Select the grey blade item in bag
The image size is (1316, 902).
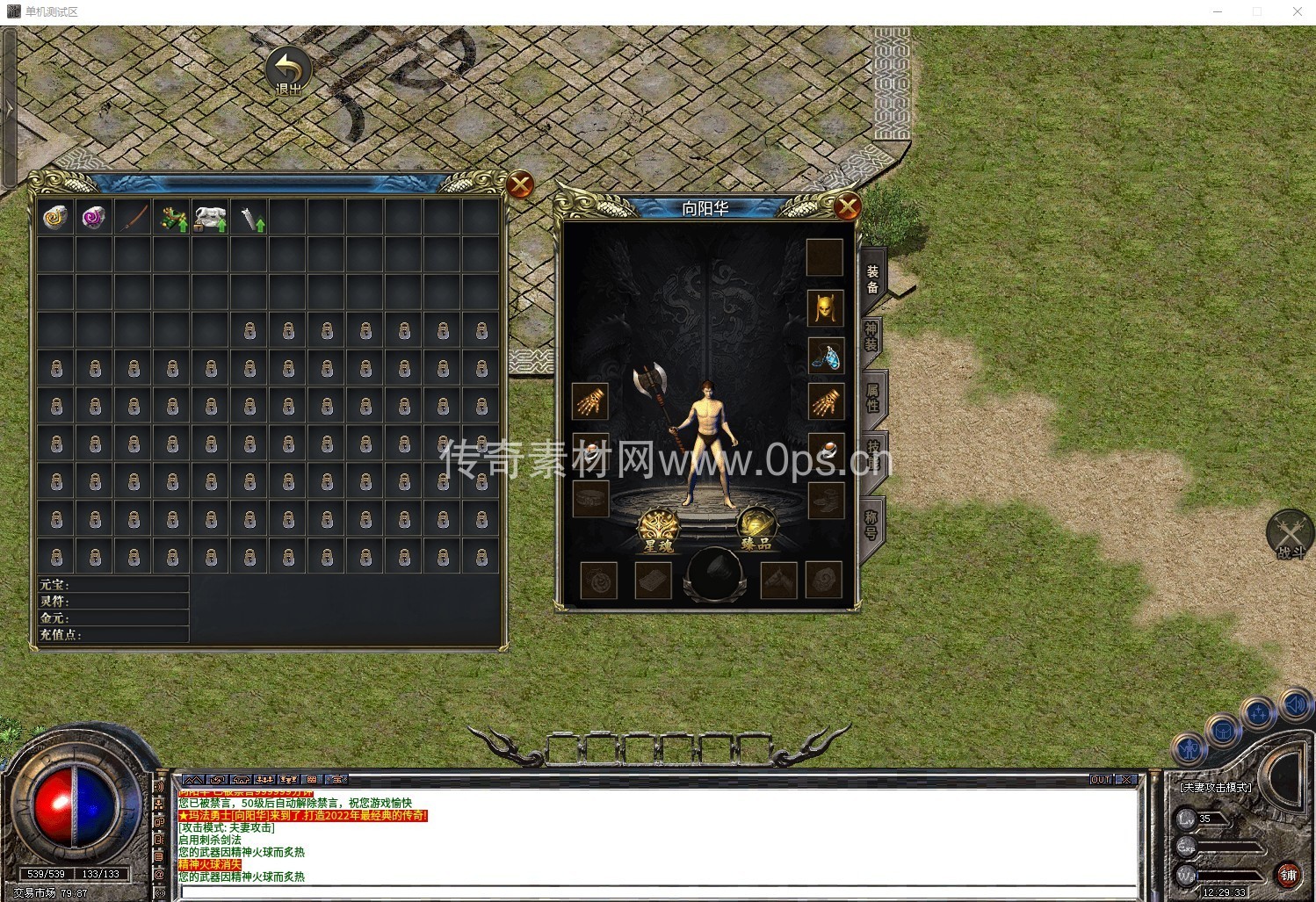point(250,218)
